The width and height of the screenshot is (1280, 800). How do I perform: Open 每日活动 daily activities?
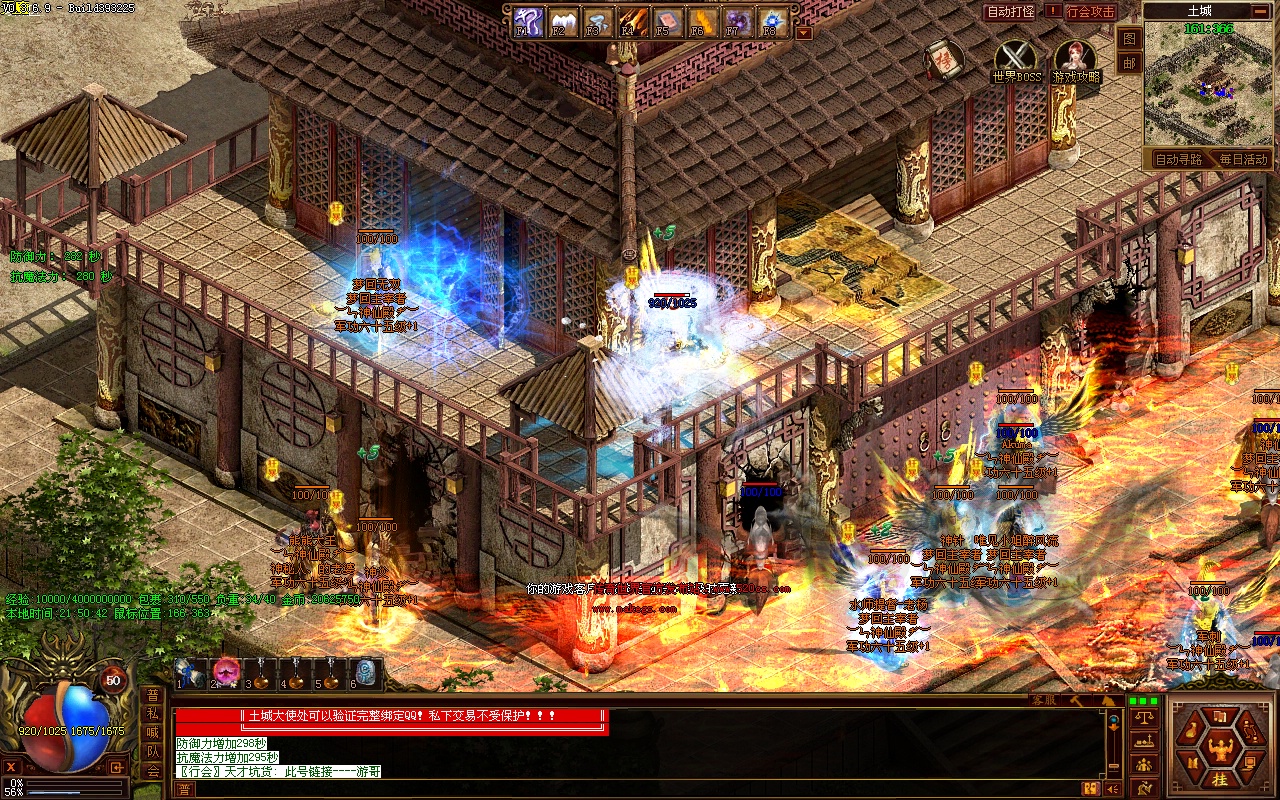click(x=1242, y=159)
